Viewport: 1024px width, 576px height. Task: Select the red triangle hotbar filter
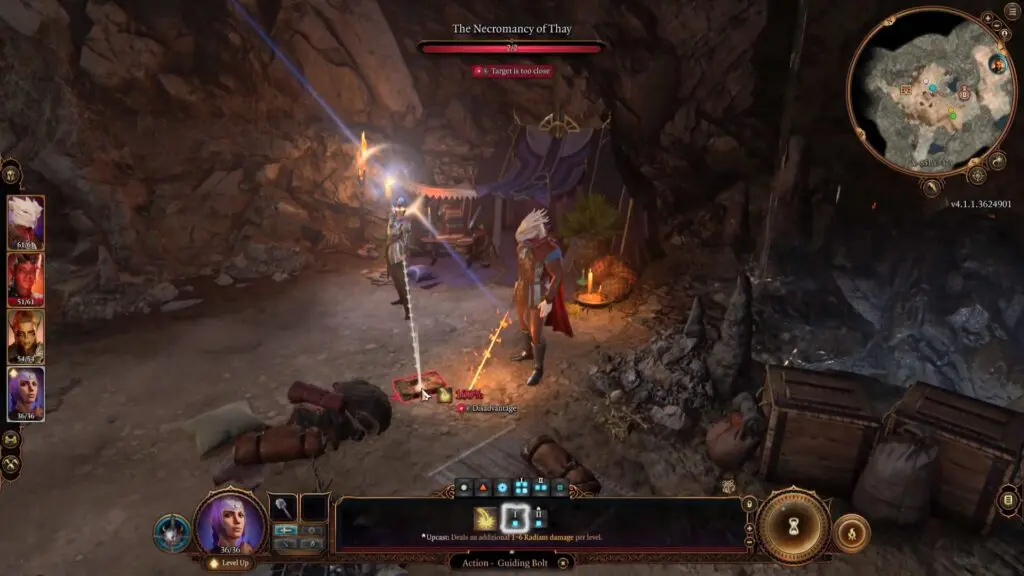[x=482, y=488]
